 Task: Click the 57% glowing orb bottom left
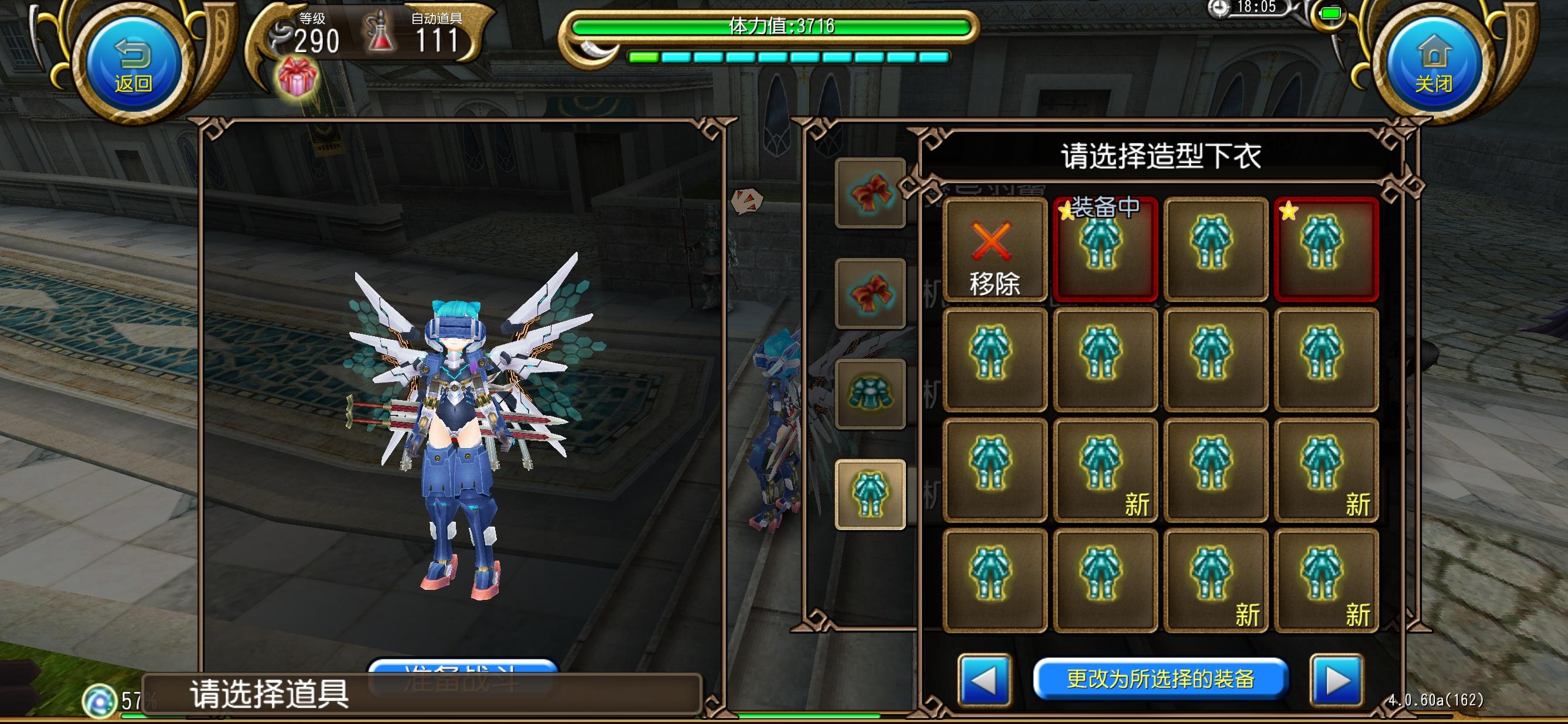pyautogui.click(x=100, y=696)
